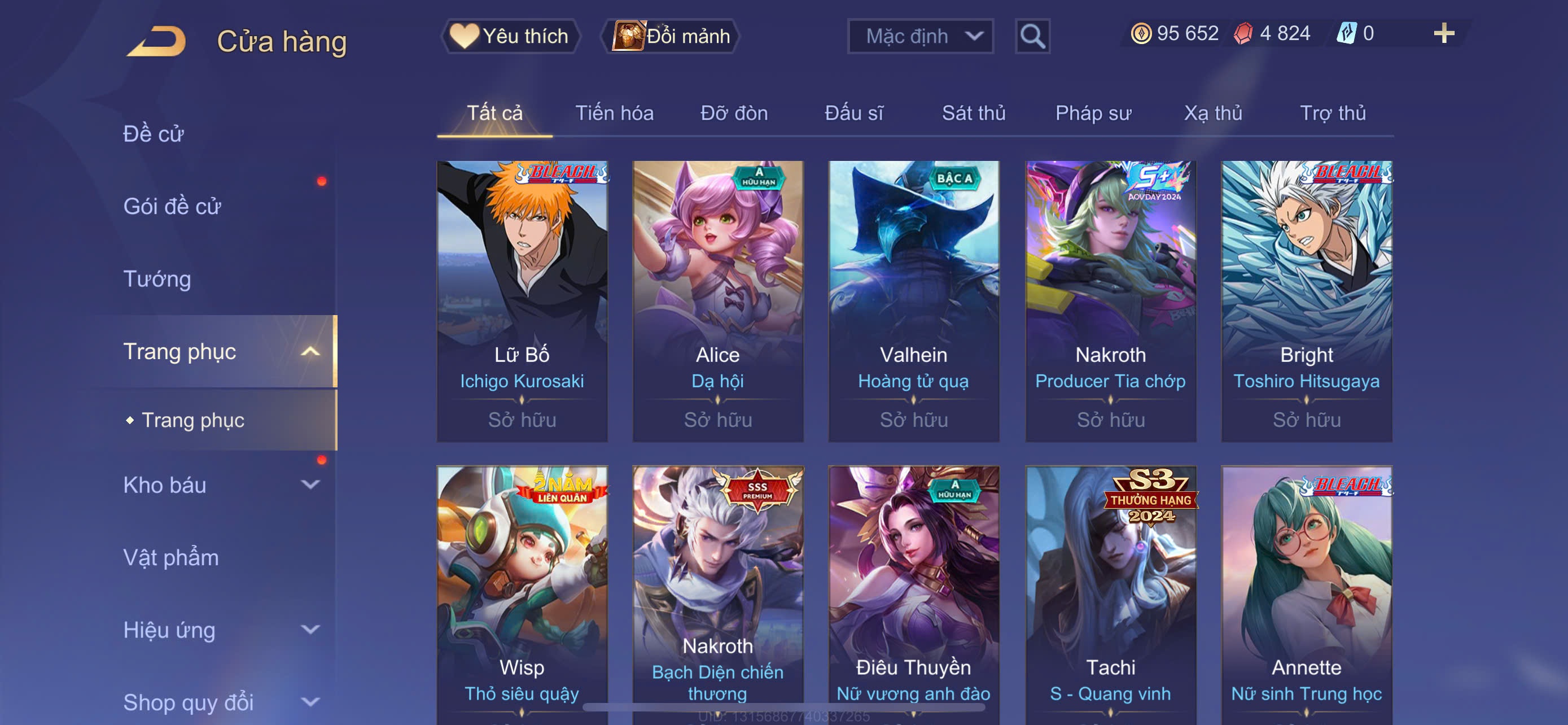Screen dimensions: 1568x725
Task: Filter by the Sát thủ tab
Action: (973, 113)
